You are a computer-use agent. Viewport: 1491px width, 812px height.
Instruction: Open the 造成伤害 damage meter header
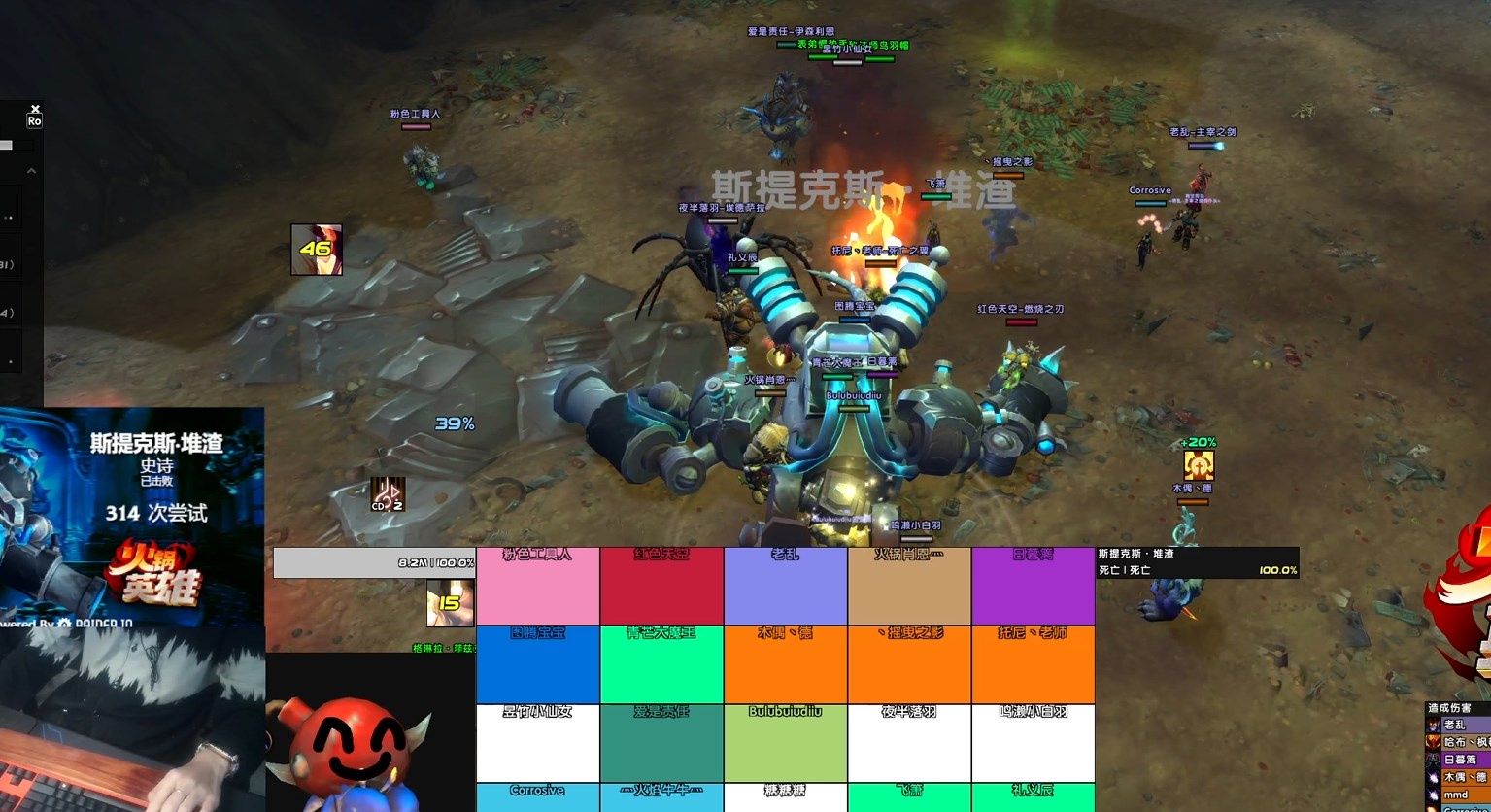(x=1457, y=709)
